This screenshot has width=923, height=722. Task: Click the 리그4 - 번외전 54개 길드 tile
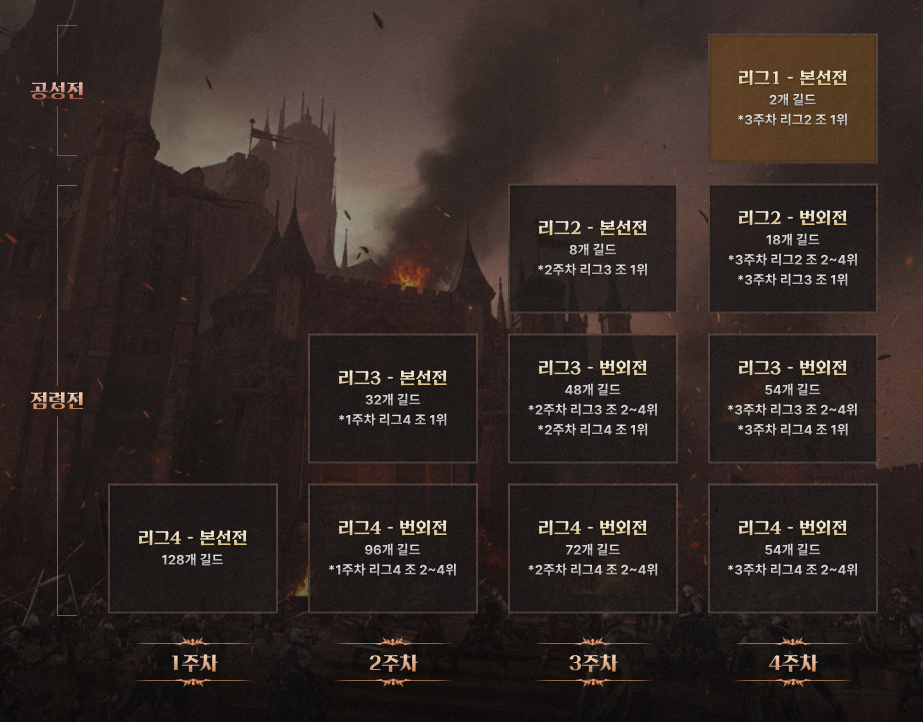coord(792,548)
